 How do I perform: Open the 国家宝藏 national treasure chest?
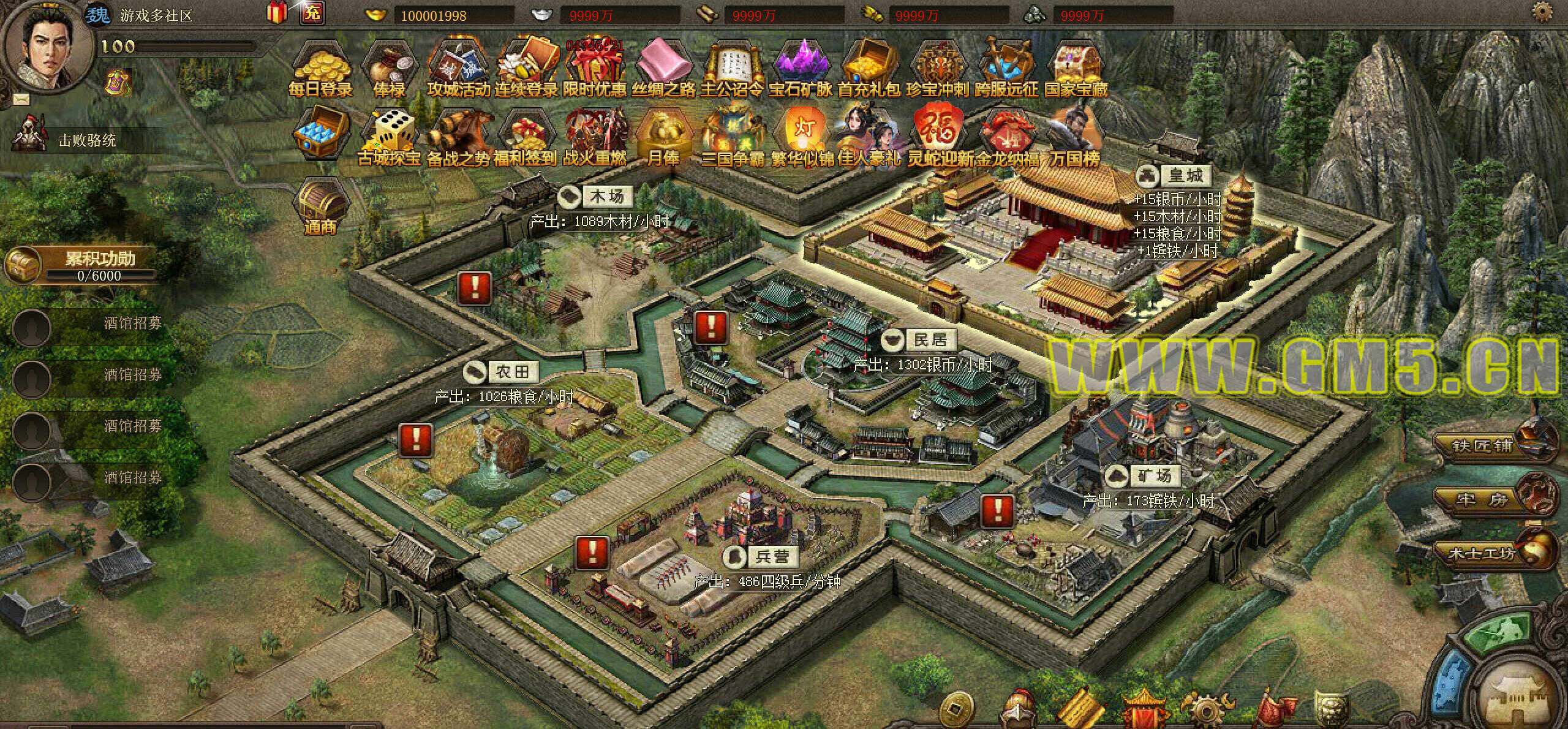(1076, 69)
